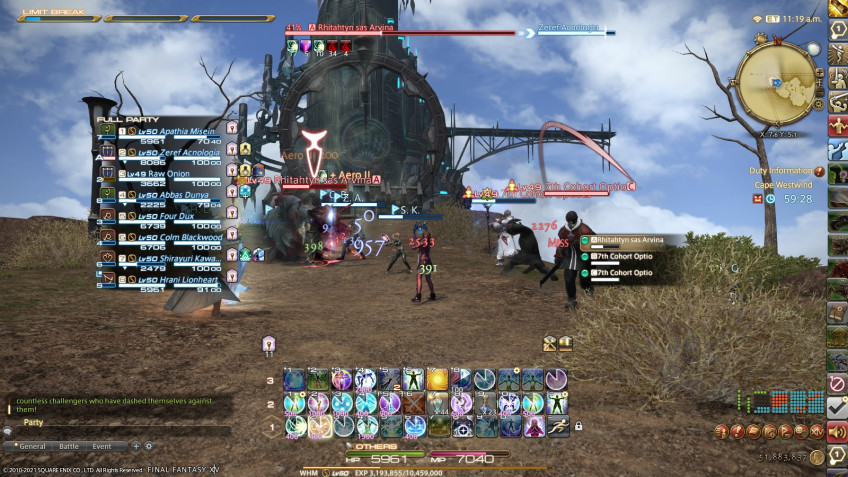This screenshot has width=848, height=477.
Task: Use the golden sun spell on hotbar 3
Action: 437,379
